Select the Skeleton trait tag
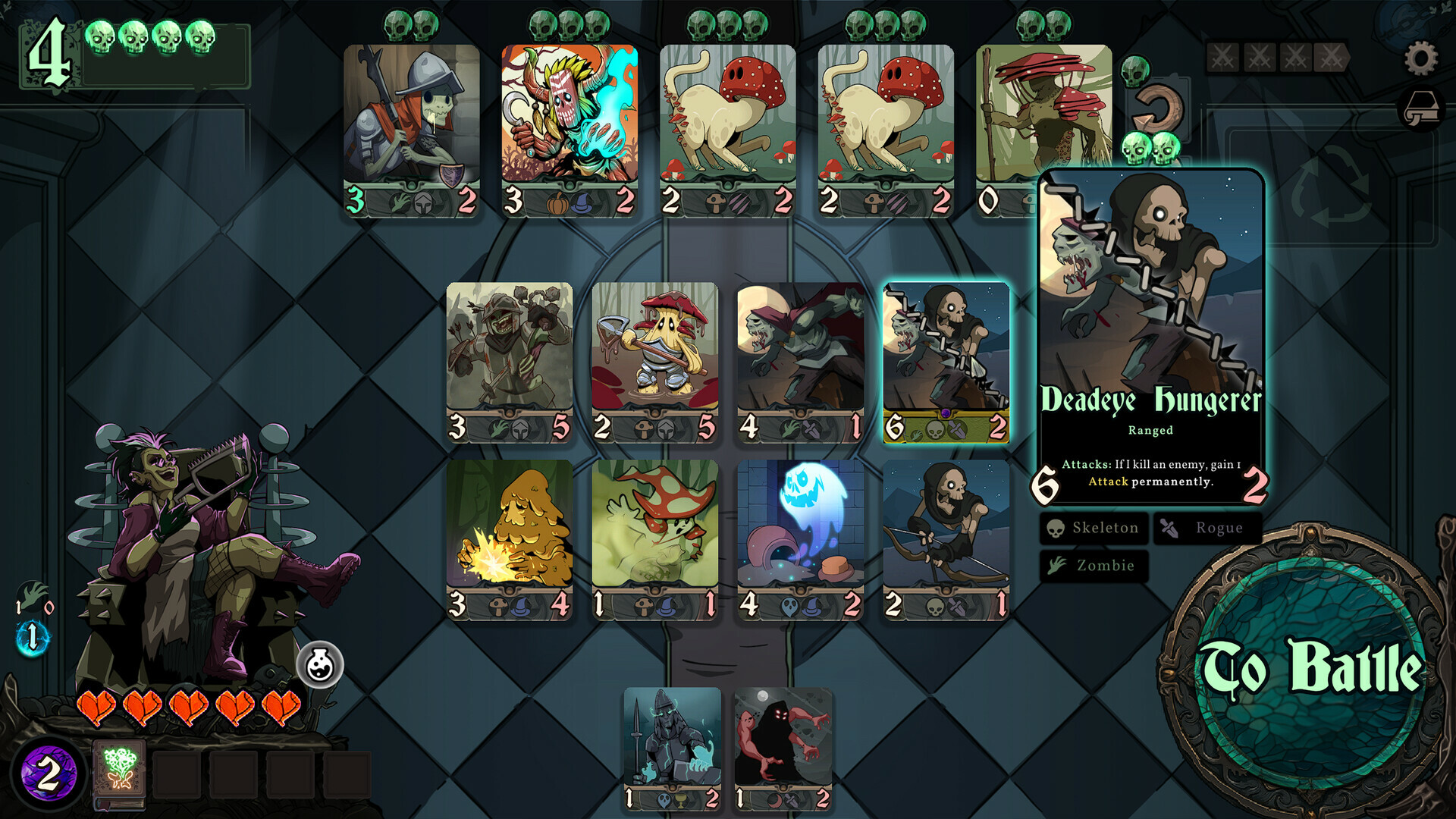The height and width of the screenshot is (819, 1456). pyautogui.click(x=1093, y=528)
